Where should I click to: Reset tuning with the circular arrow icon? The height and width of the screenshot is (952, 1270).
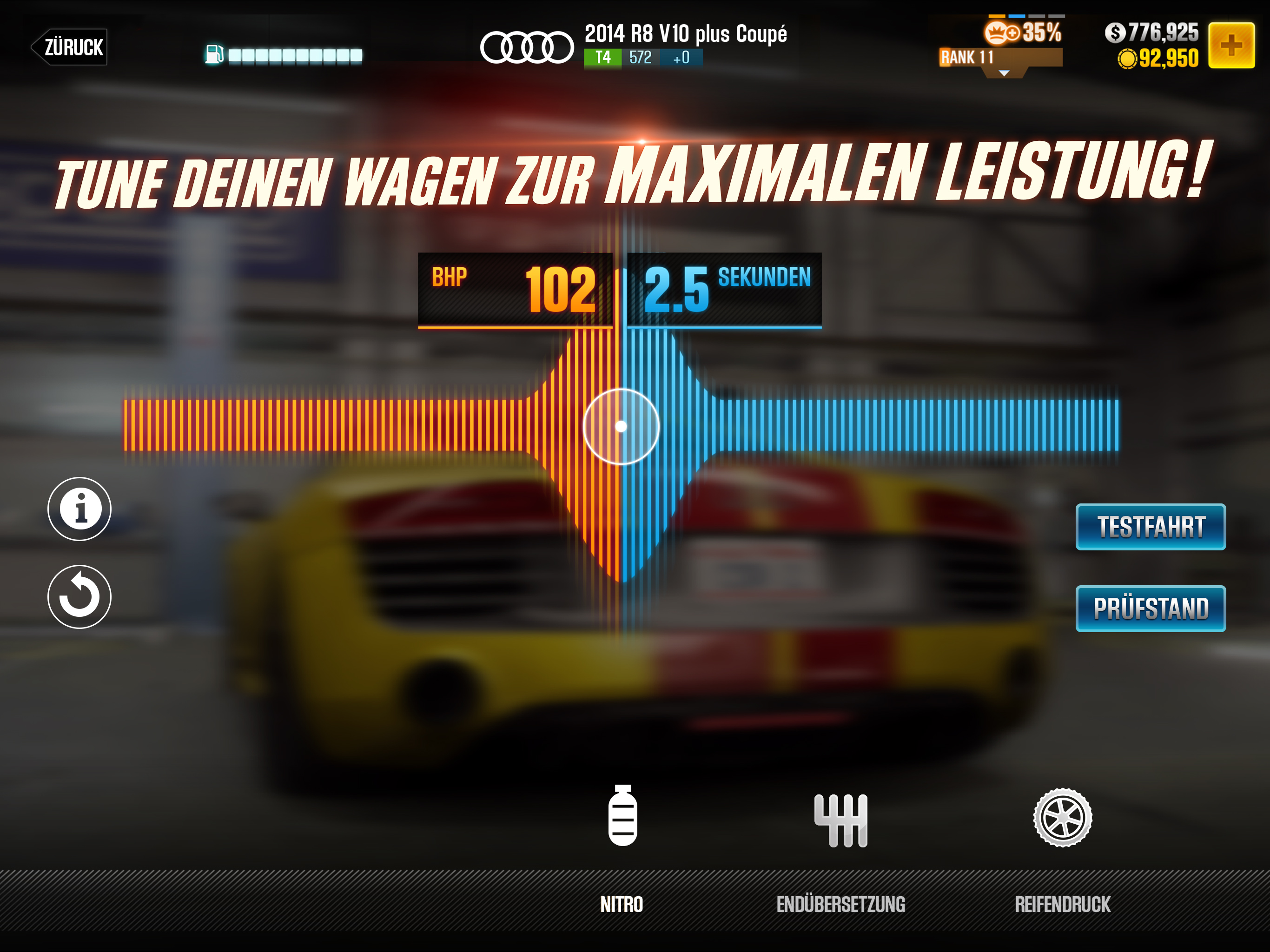click(x=79, y=596)
